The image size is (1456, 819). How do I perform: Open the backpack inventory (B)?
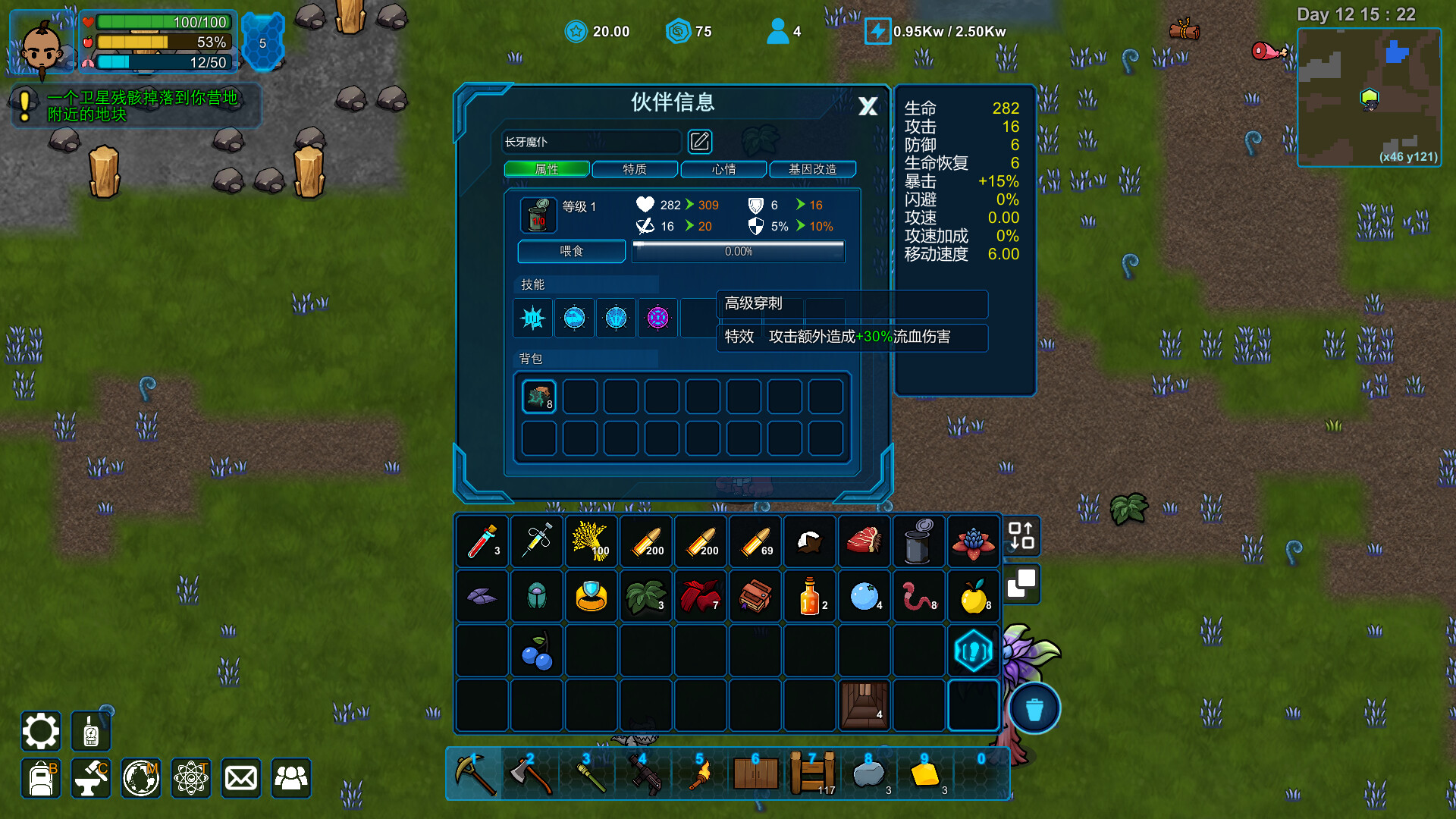40,778
